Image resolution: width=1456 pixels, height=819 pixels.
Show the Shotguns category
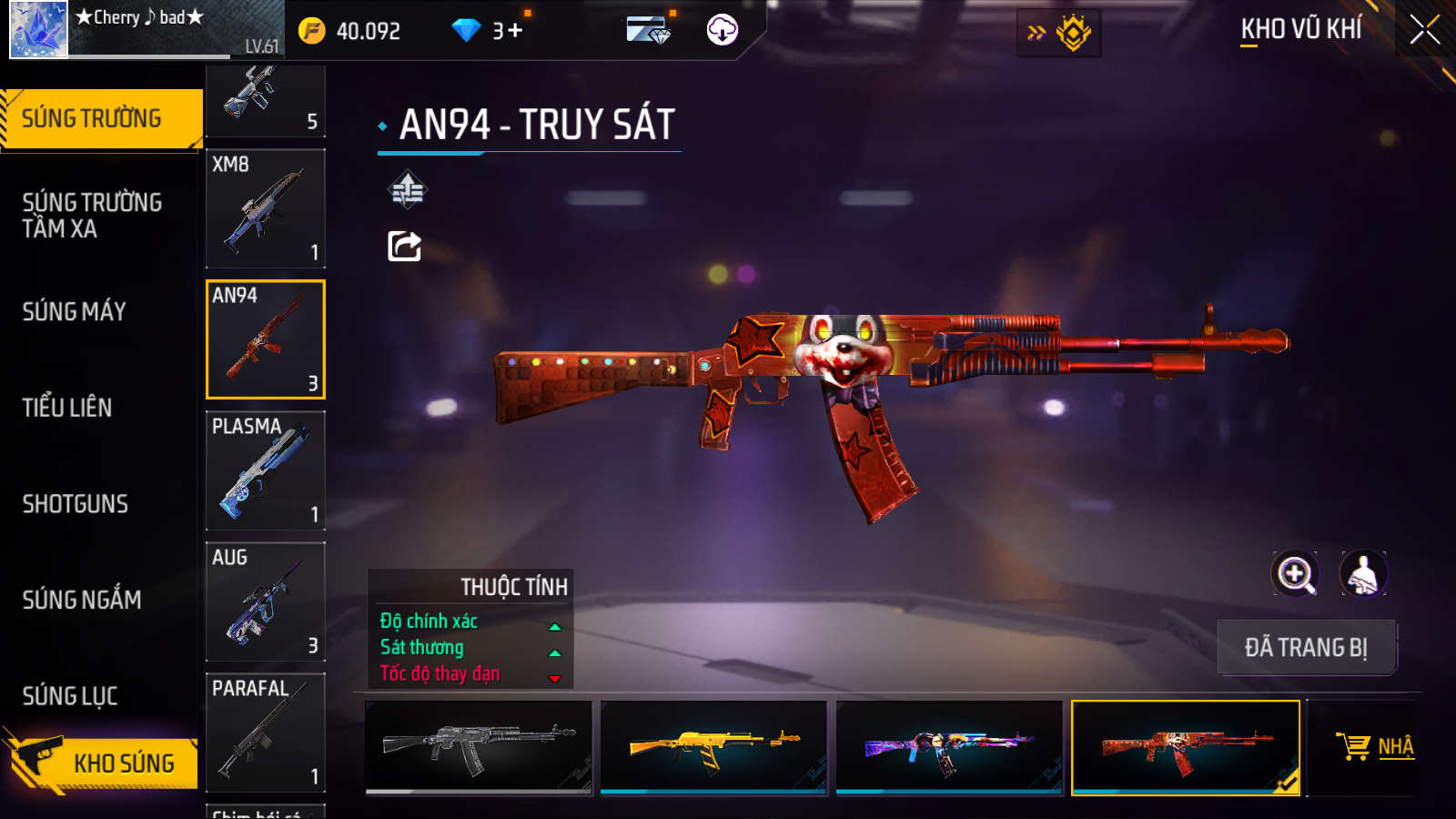point(76,504)
